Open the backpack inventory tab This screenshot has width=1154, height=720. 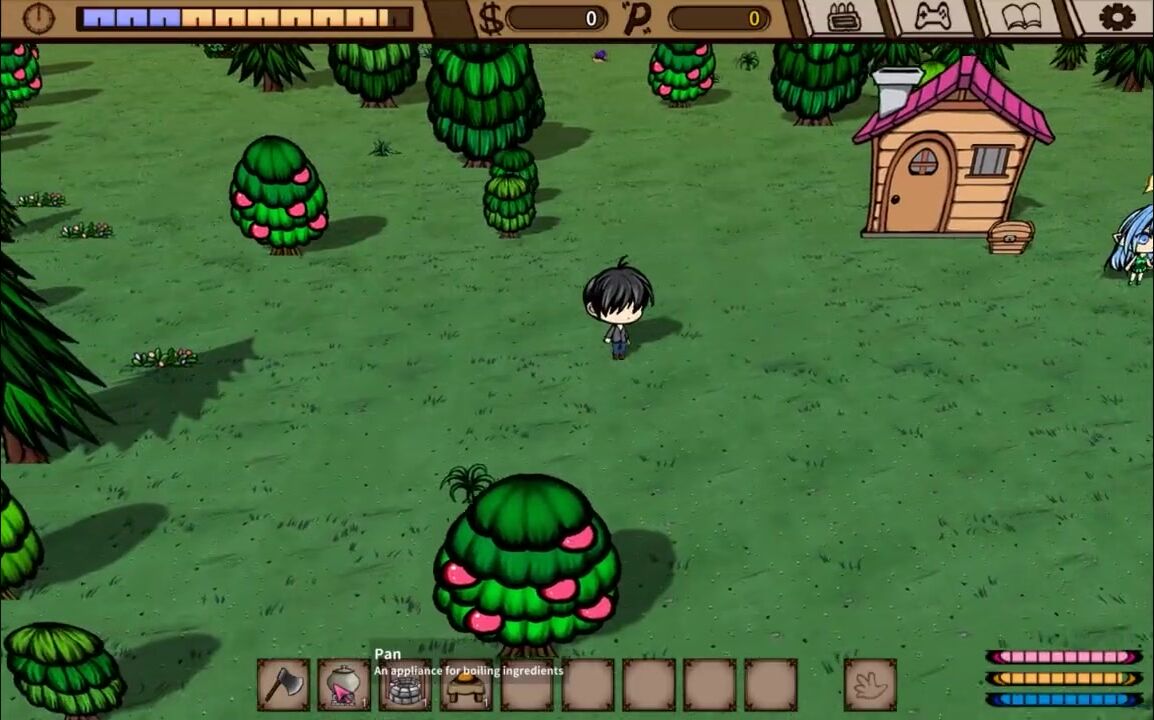tap(844, 17)
